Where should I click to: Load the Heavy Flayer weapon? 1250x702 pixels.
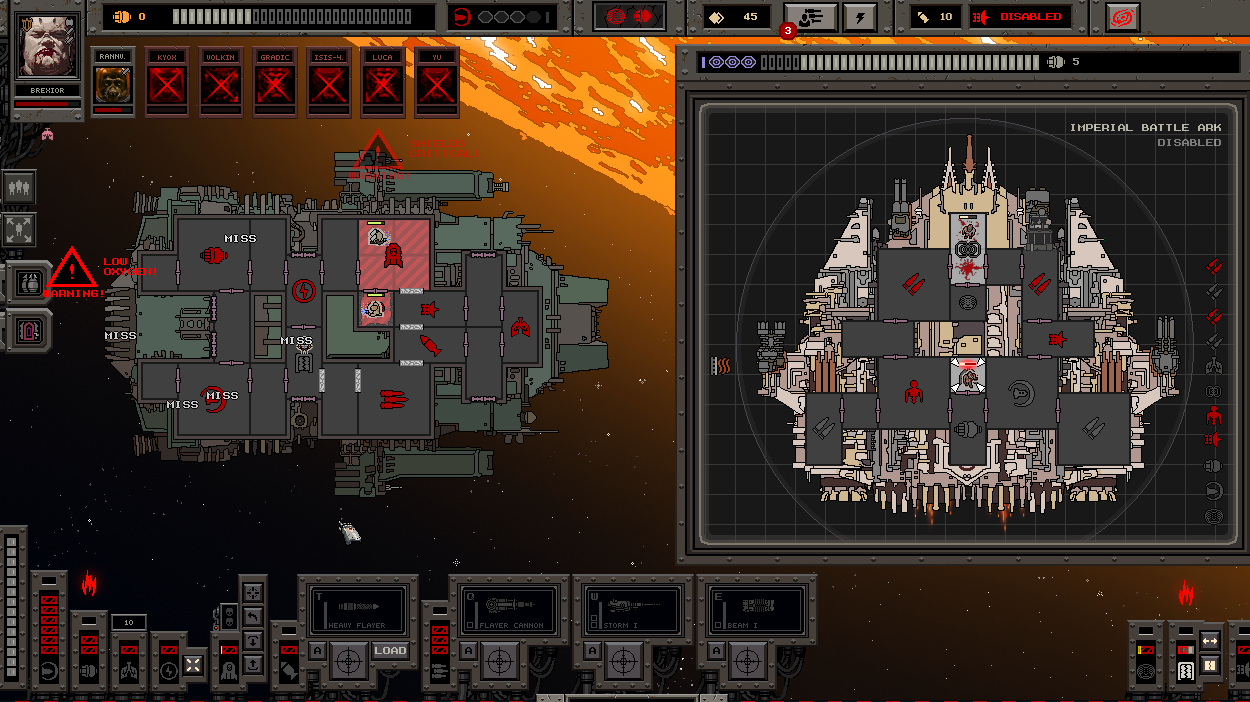pyautogui.click(x=390, y=651)
